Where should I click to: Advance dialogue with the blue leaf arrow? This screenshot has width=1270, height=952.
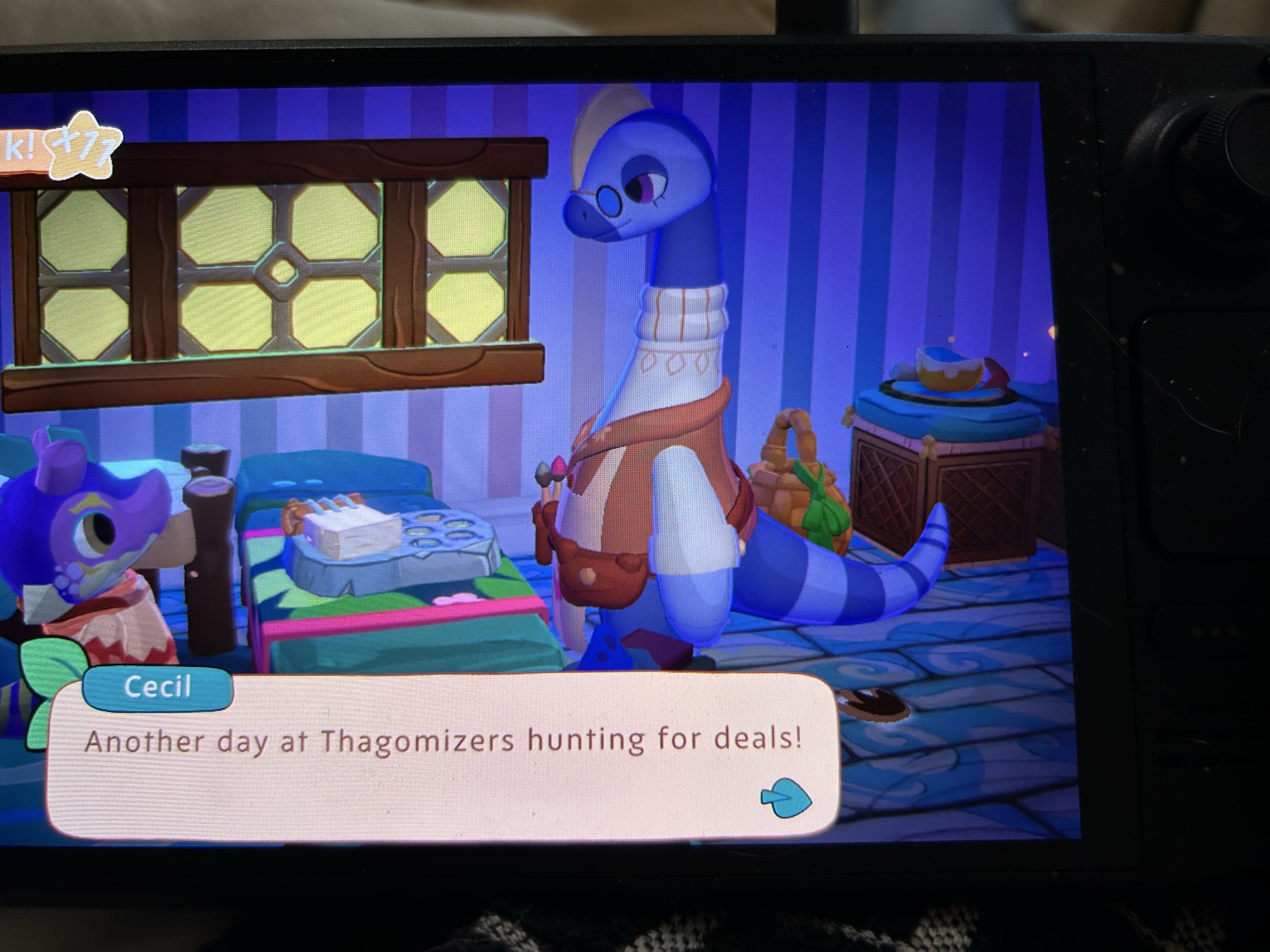click(x=786, y=798)
